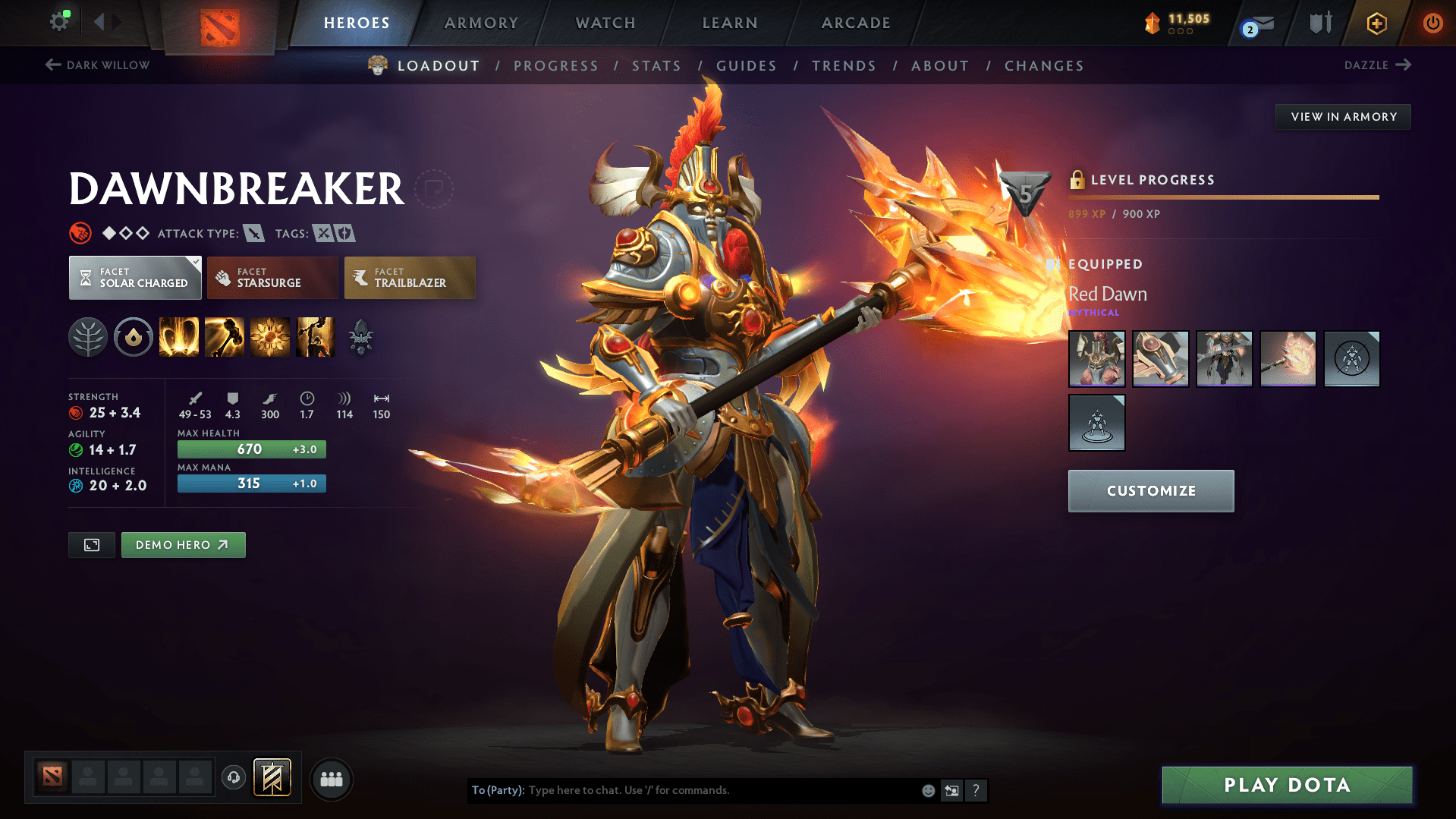Select the Solar Charged facet

coord(135,278)
